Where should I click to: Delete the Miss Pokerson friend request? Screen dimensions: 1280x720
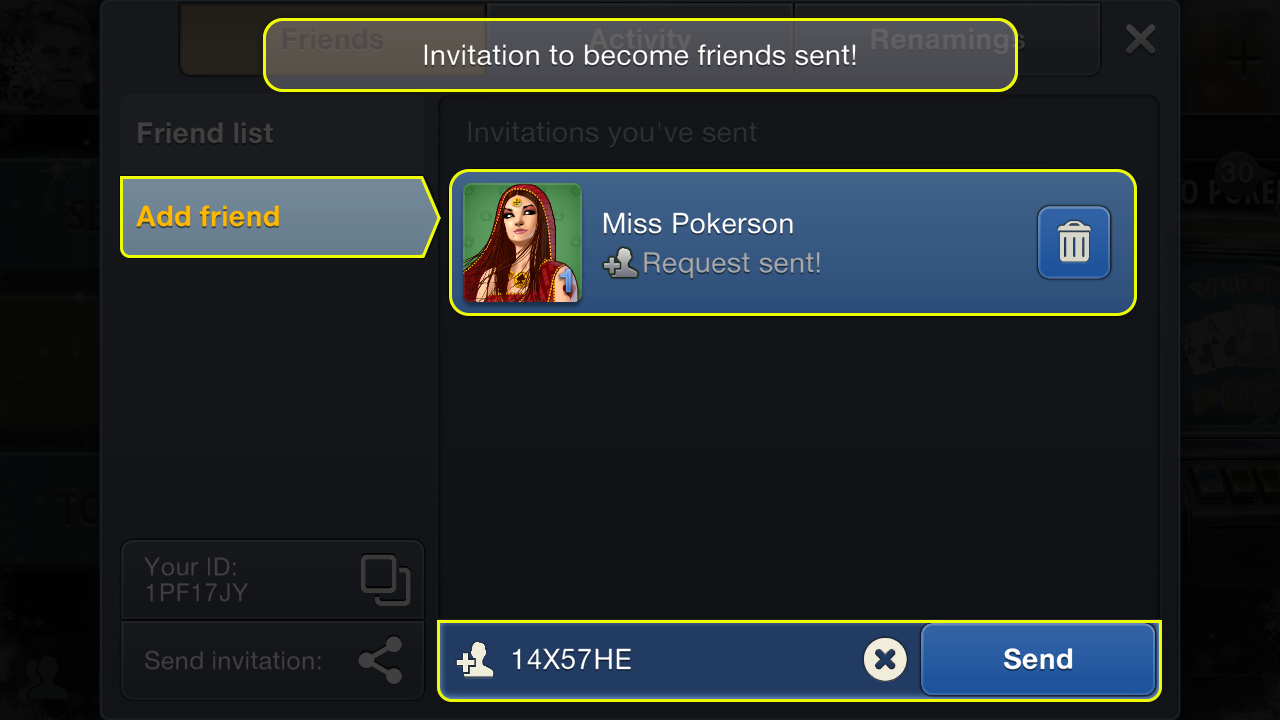point(1073,242)
